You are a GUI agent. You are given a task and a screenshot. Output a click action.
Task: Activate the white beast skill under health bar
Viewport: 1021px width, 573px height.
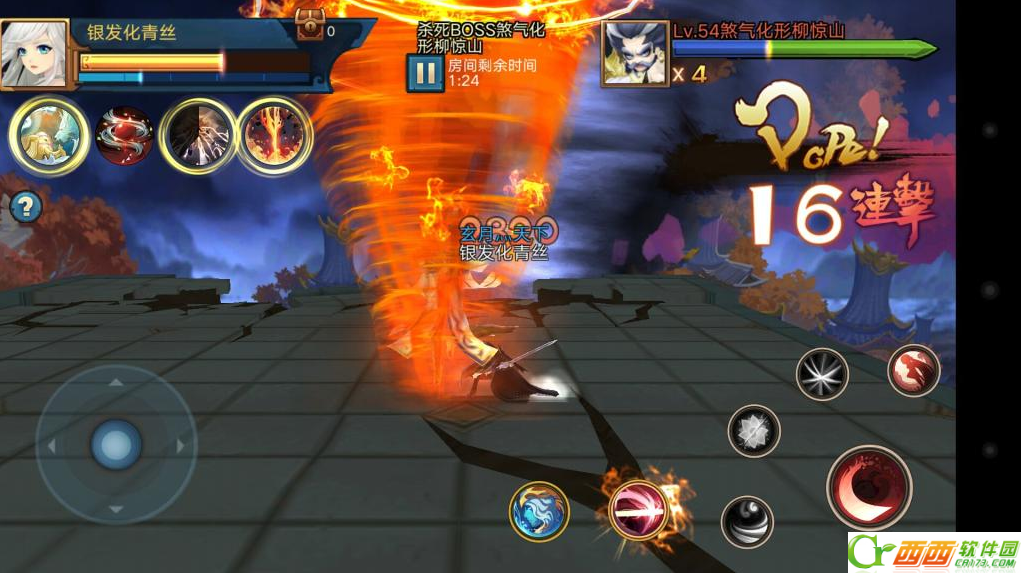point(47,134)
